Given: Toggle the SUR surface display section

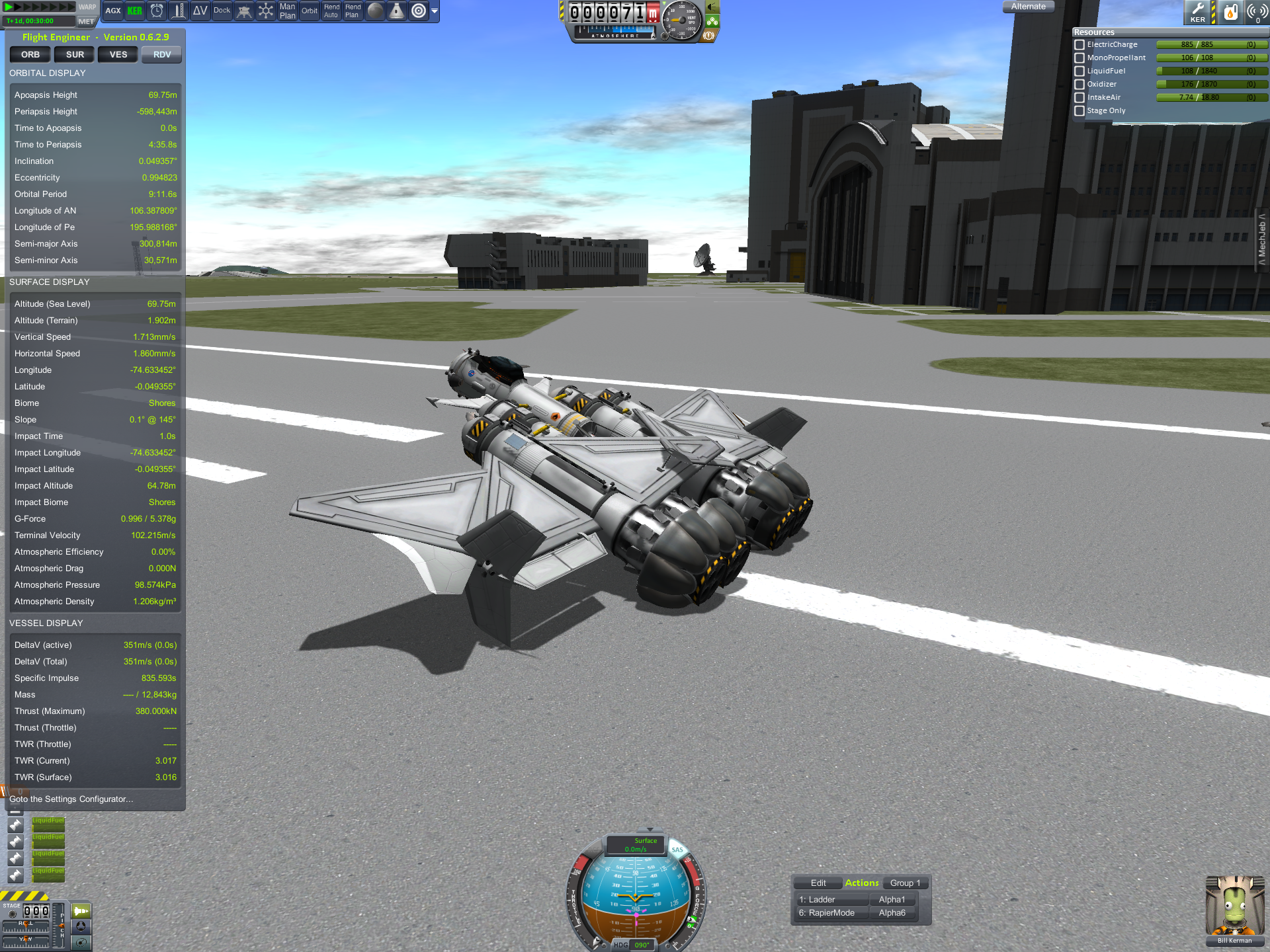Looking at the screenshot, I should point(75,55).
